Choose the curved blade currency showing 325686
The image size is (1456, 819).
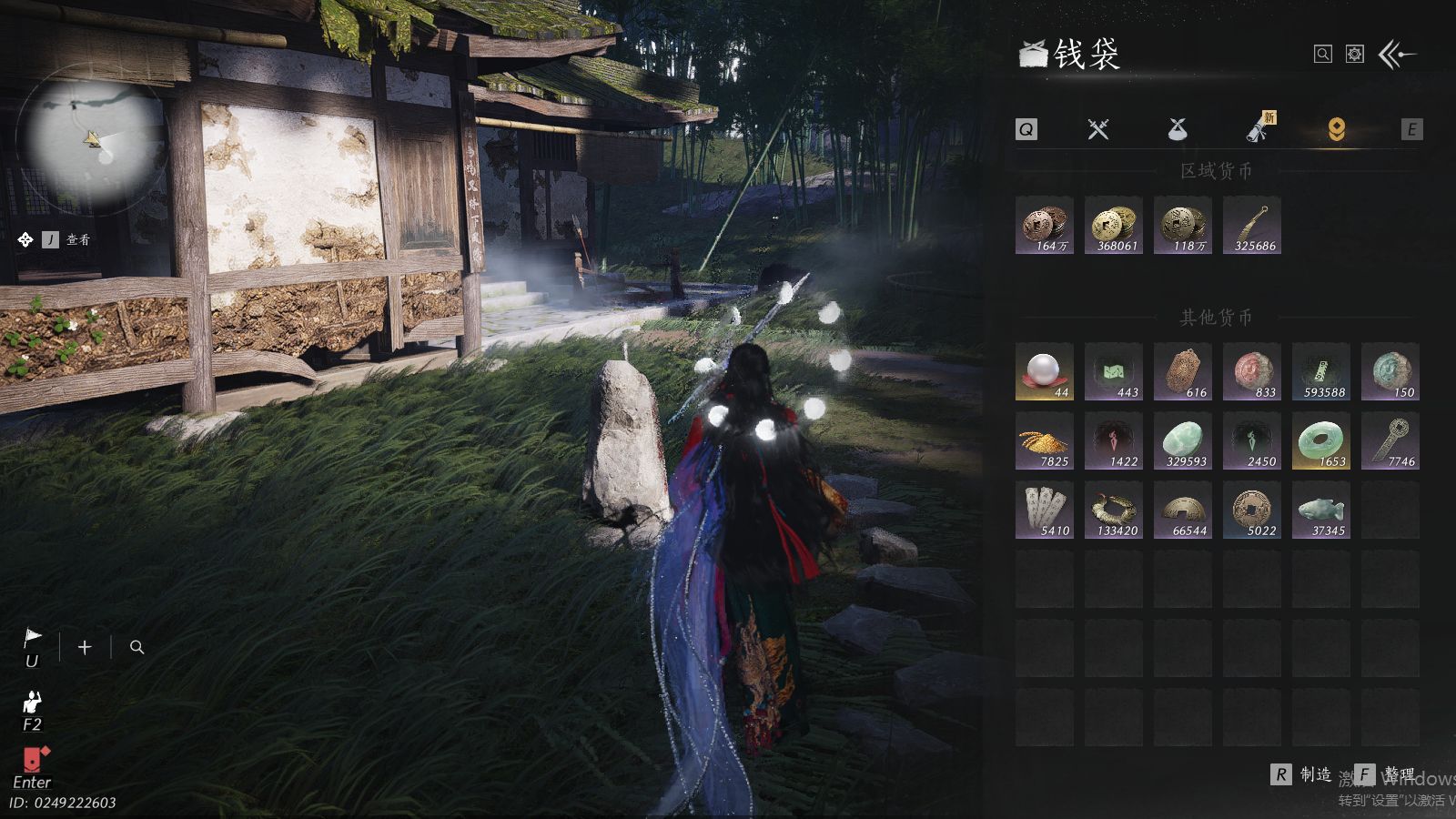(x=1252, y=225)
